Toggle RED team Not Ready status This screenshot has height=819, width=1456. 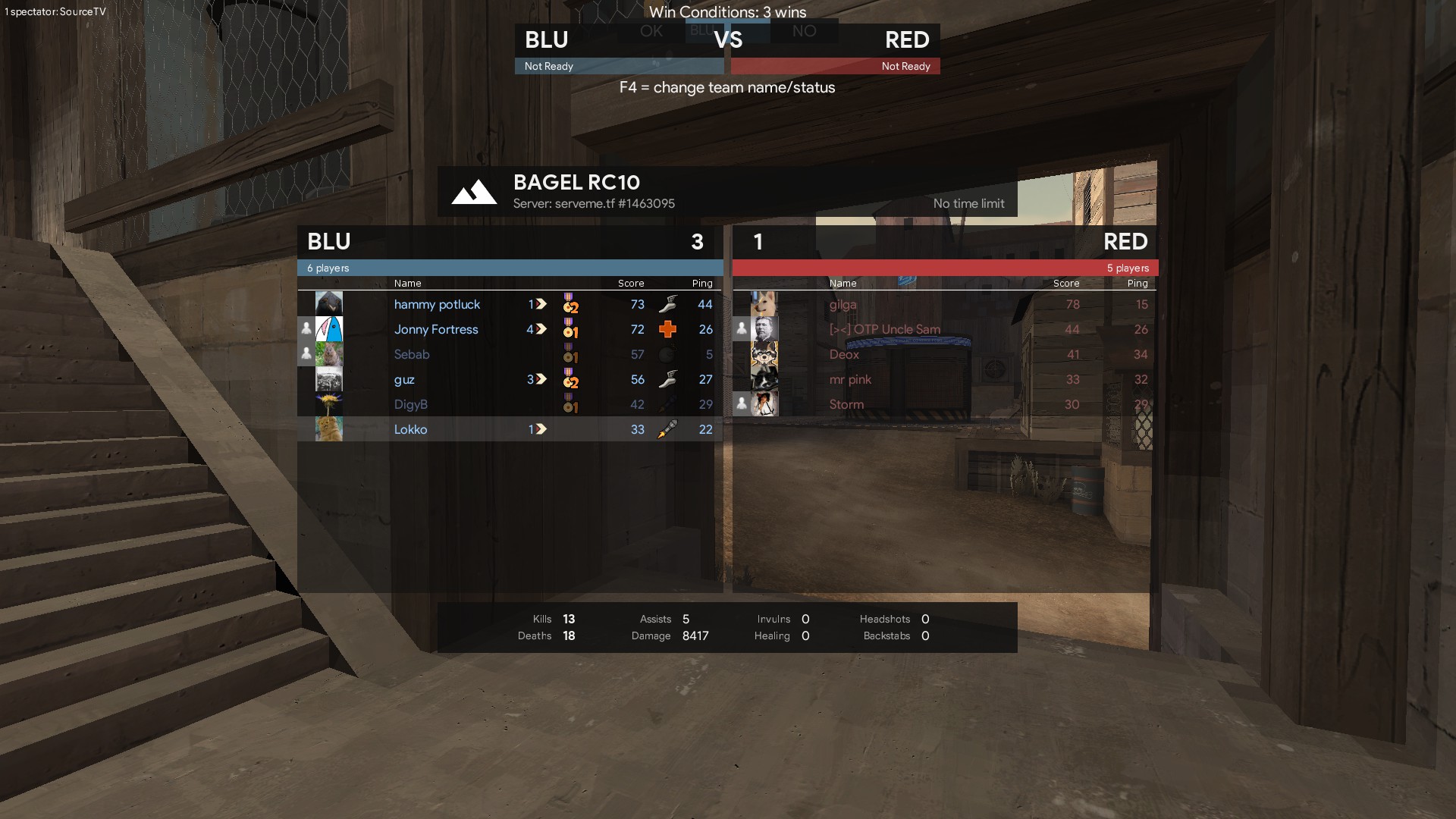pyautogui.click(x=836, y=66)
